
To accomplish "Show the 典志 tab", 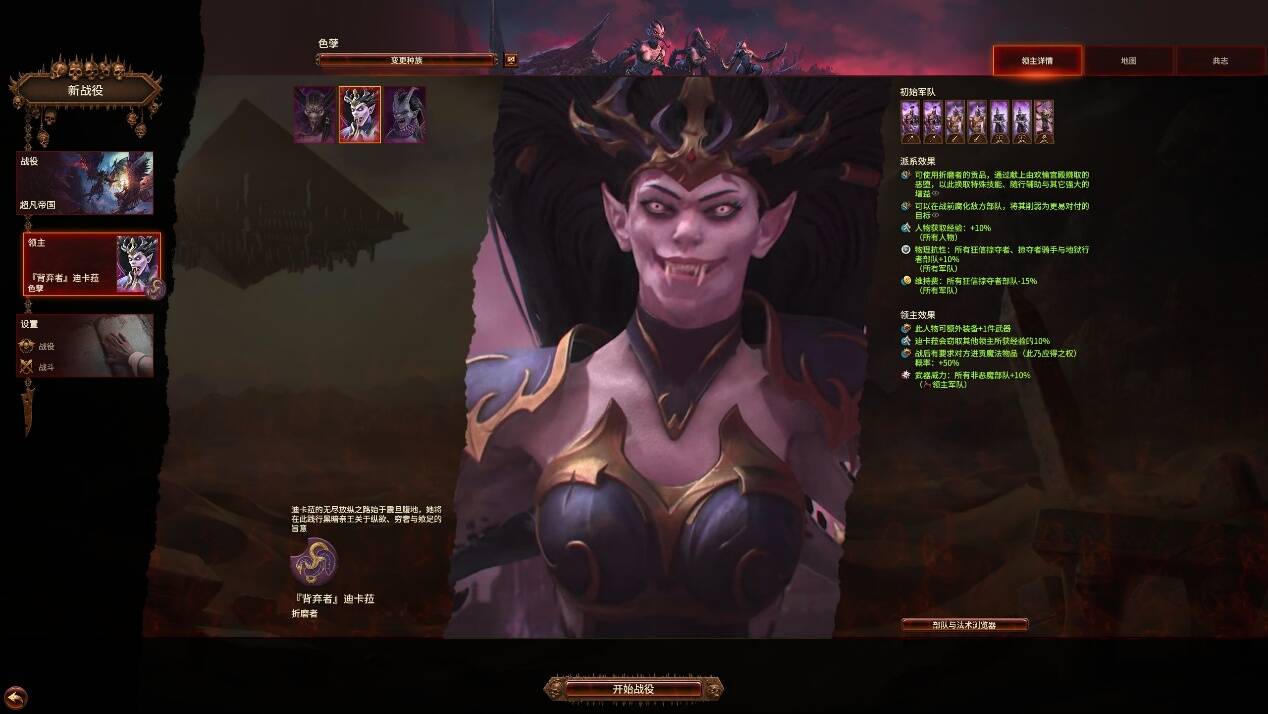I will tap(1220, 61).
